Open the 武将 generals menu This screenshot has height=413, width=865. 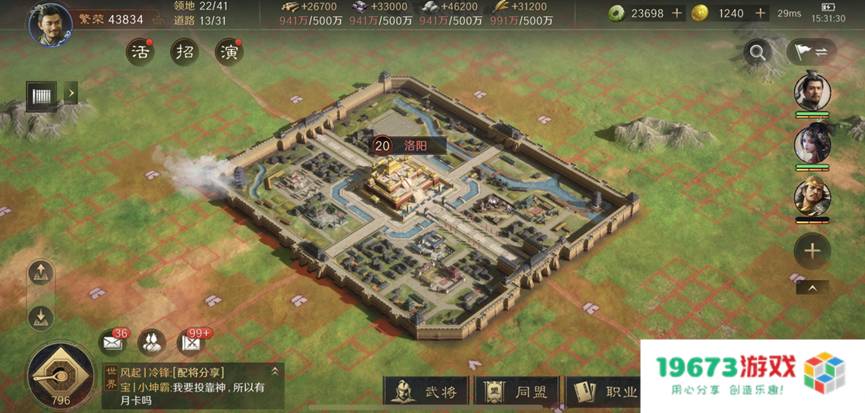[428, 392]
